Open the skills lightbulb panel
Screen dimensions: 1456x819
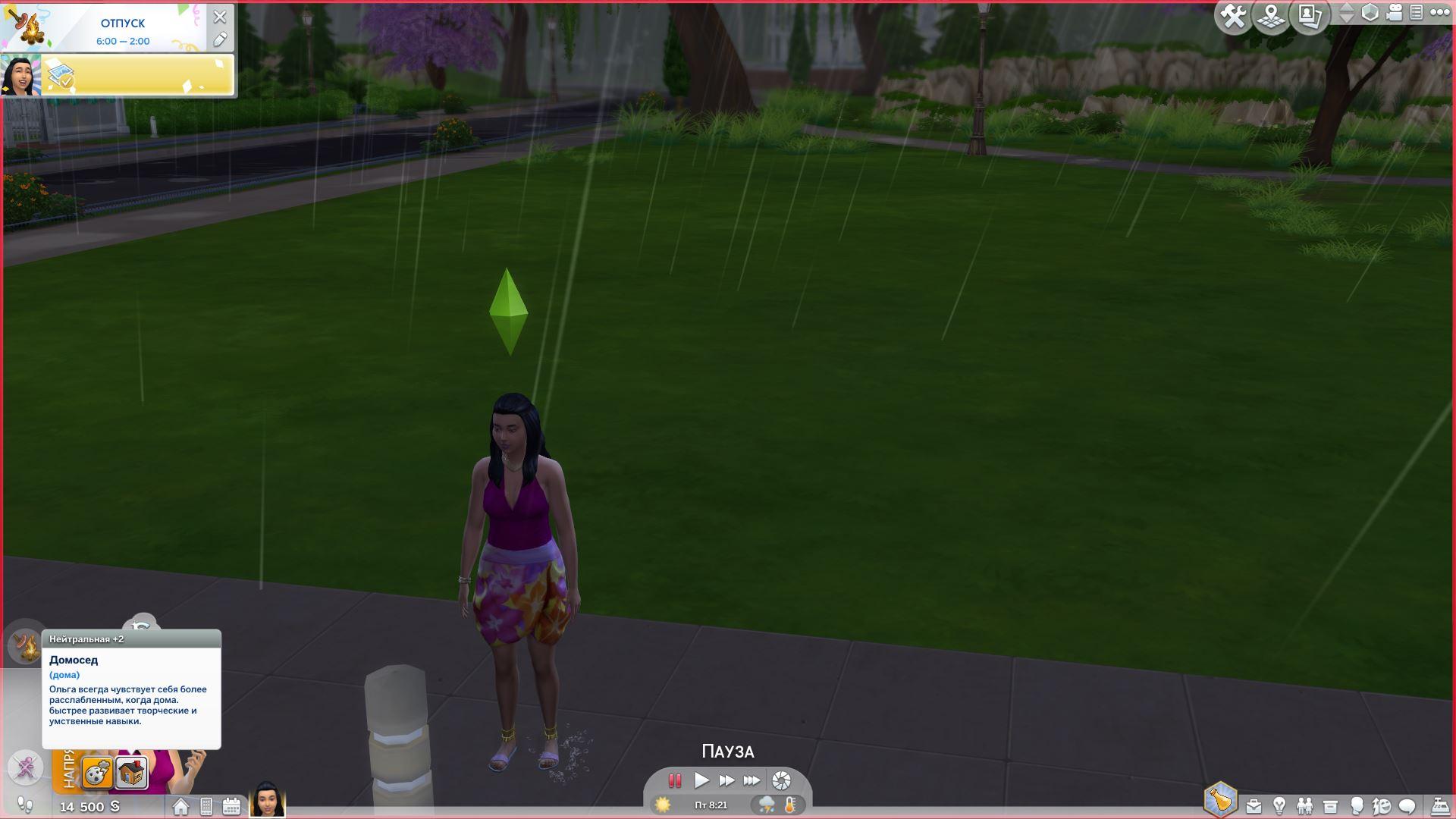point(1279,806)
